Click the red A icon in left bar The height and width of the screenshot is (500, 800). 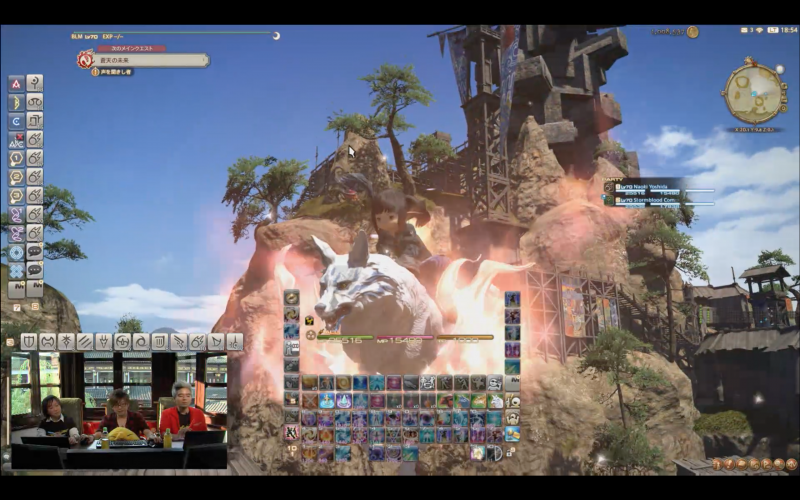17,83
